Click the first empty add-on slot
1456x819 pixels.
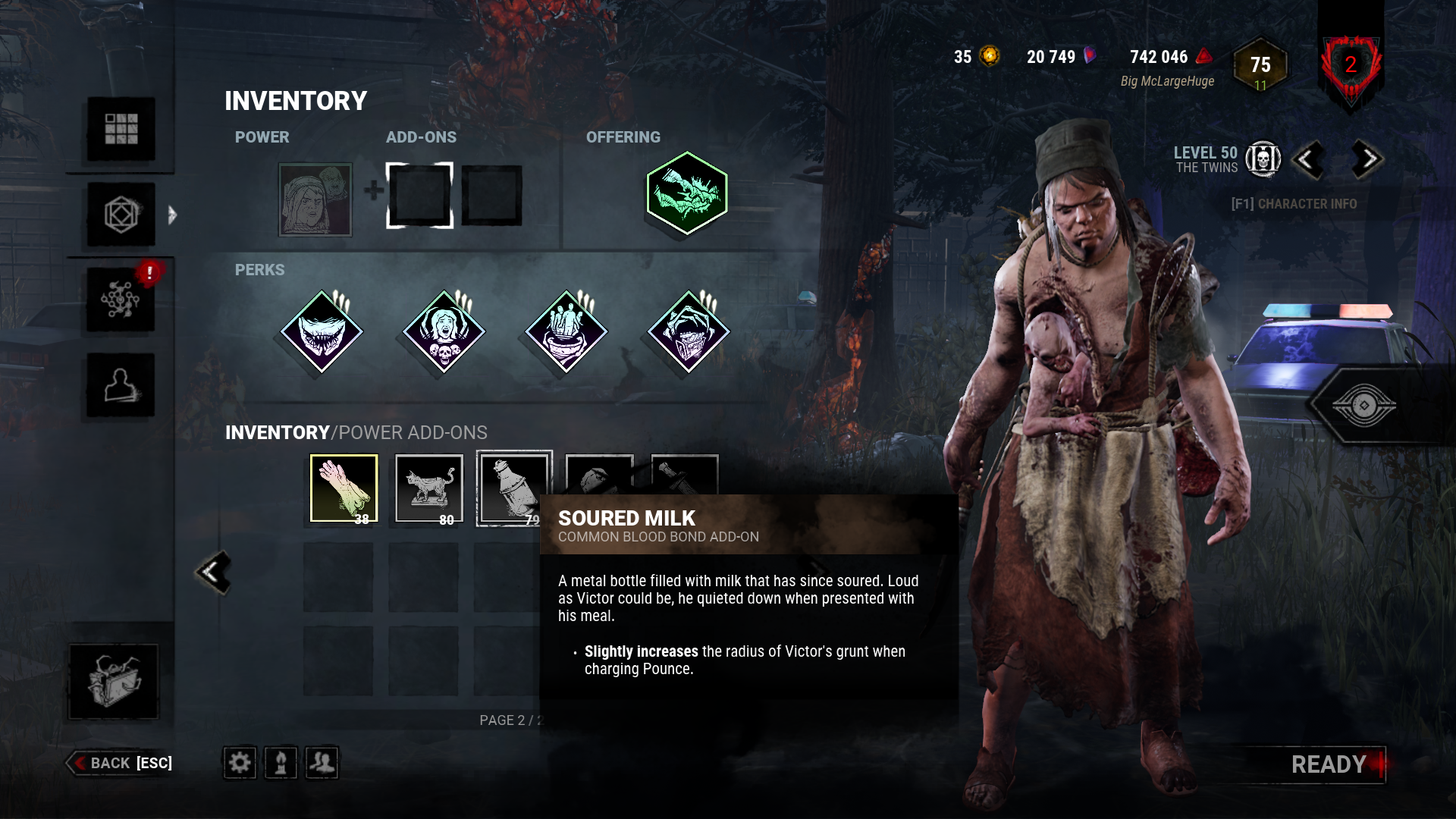point(418,196)
